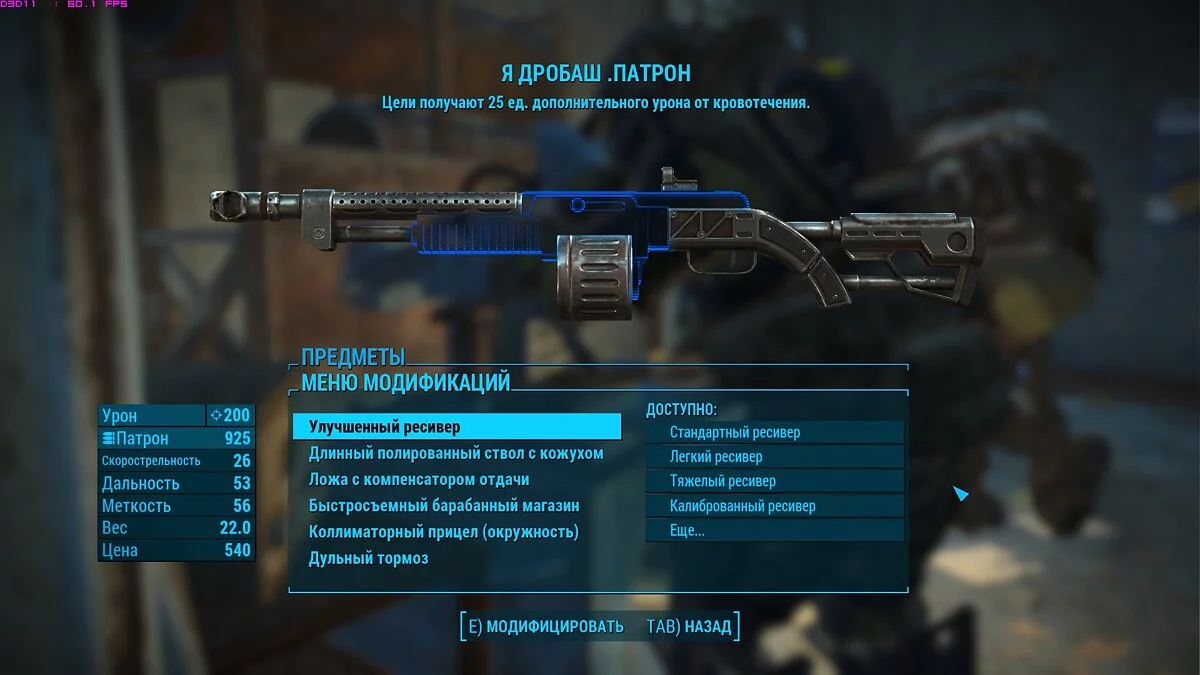Click the МОДИФИЦИРОВАТЬ button
The height and width of the screenshot is (675, 1200).
click(x=545, y=627)
